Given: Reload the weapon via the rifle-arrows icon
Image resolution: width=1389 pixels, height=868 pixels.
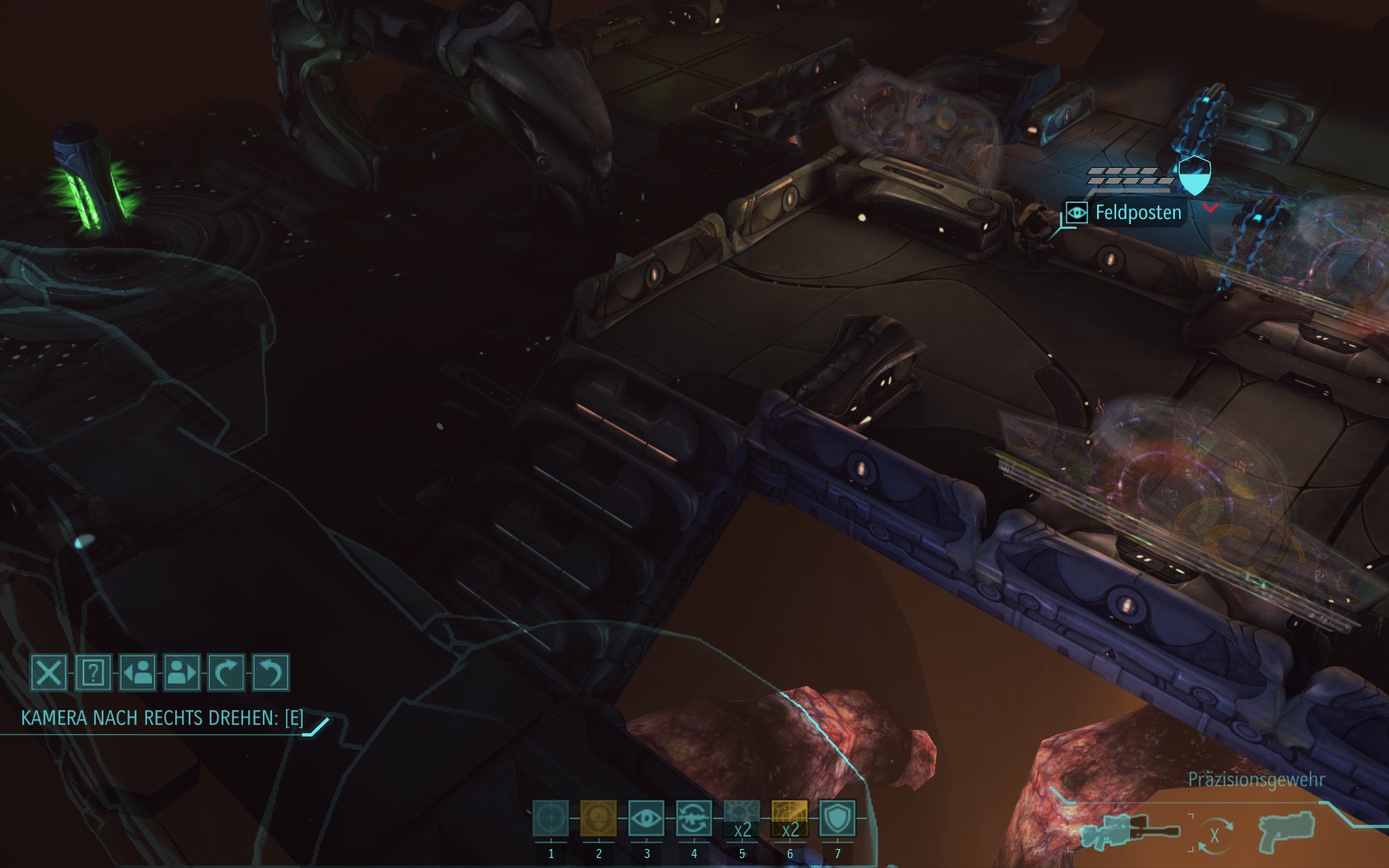Looking at the screenshot, I should coord(694,819).
